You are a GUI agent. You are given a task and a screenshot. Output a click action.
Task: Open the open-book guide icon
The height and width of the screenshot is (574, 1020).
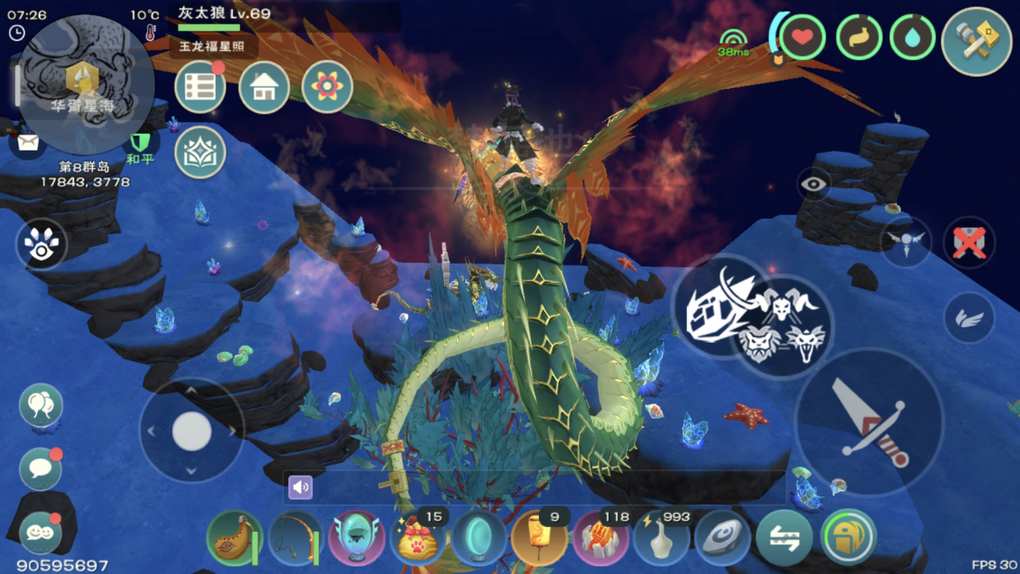(x=200, y=152)
